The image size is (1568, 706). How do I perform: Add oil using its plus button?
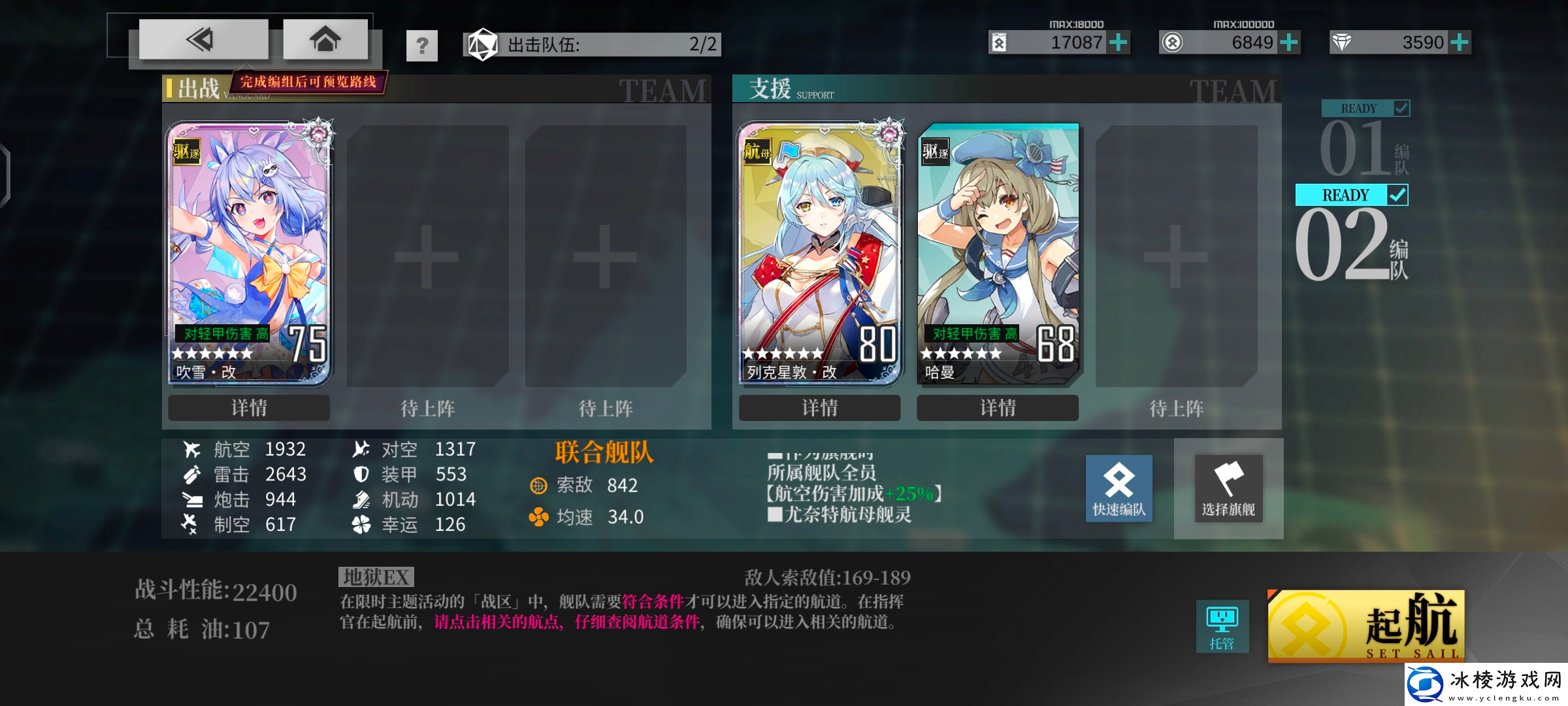click(x=1120, y=41)
